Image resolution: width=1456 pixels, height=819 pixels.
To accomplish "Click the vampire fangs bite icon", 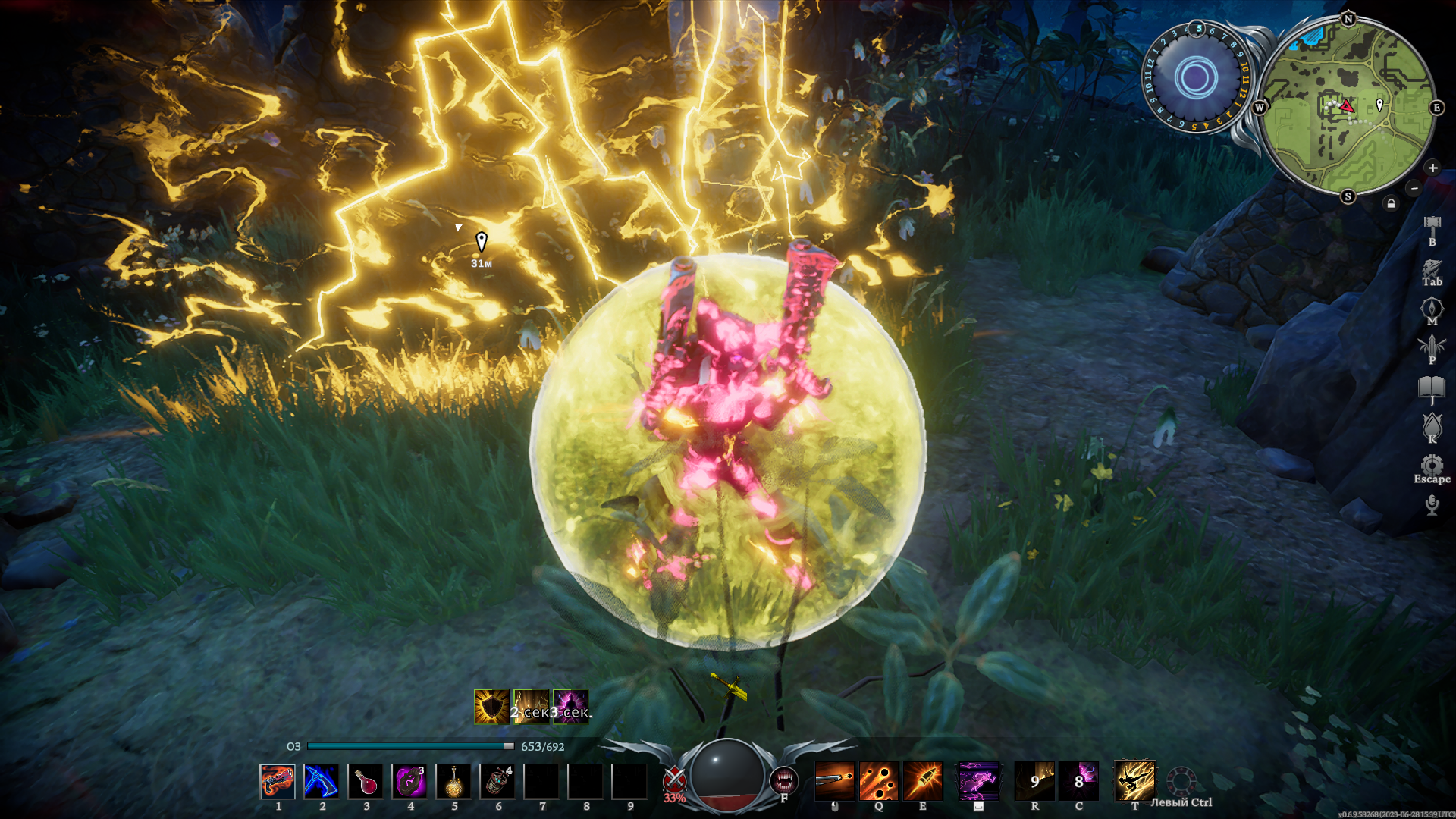I will (784, 780).
